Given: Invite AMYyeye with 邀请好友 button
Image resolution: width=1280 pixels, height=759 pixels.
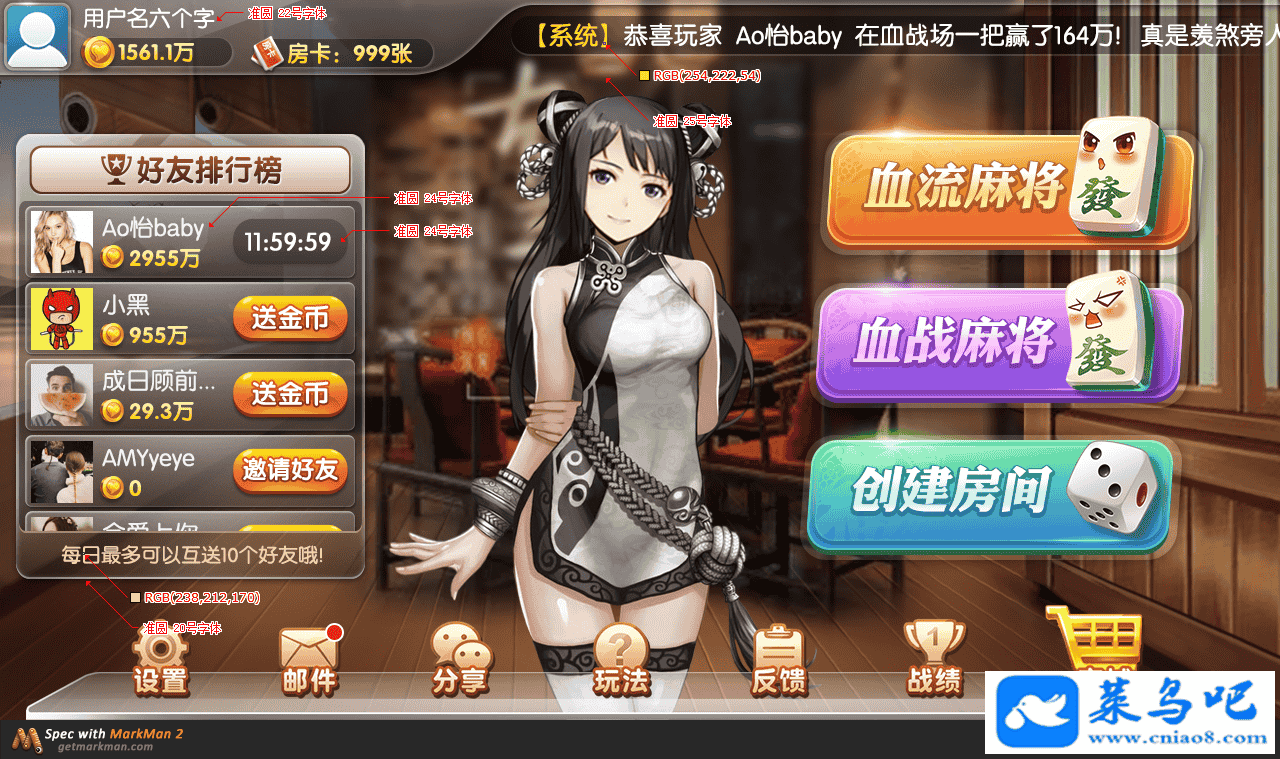Looking at the screenshot, I should (290, 470).
